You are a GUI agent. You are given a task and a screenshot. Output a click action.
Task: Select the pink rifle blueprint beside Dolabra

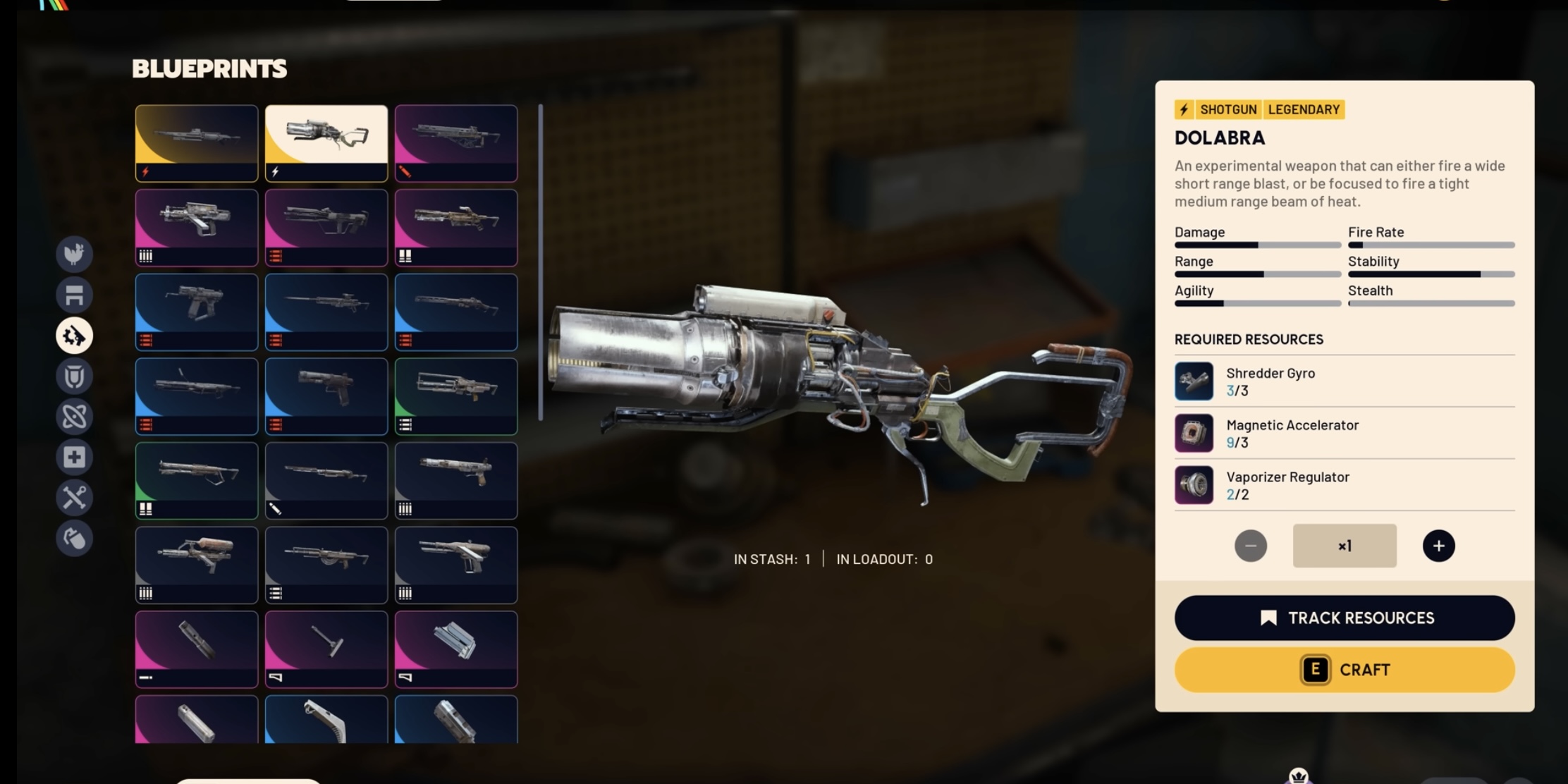[x=457, y=142]
